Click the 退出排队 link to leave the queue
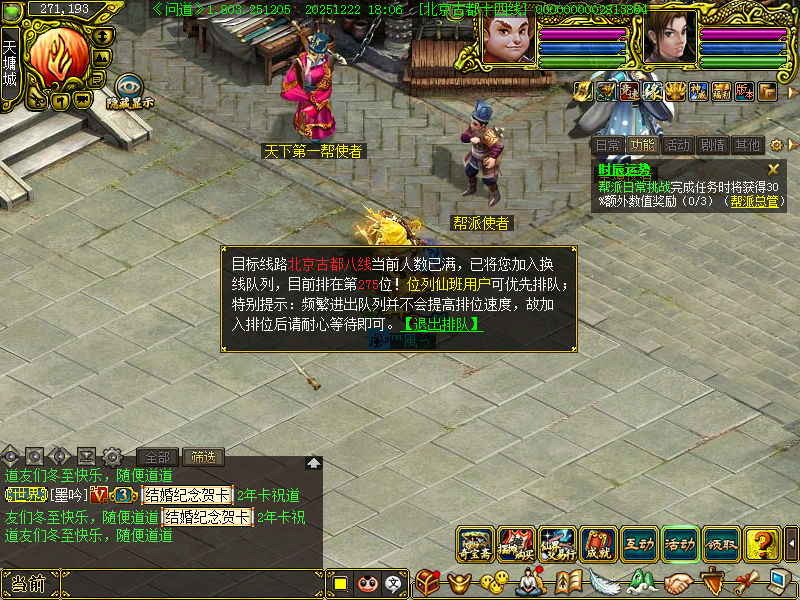The image size is (800, 600). coord(441,324)
